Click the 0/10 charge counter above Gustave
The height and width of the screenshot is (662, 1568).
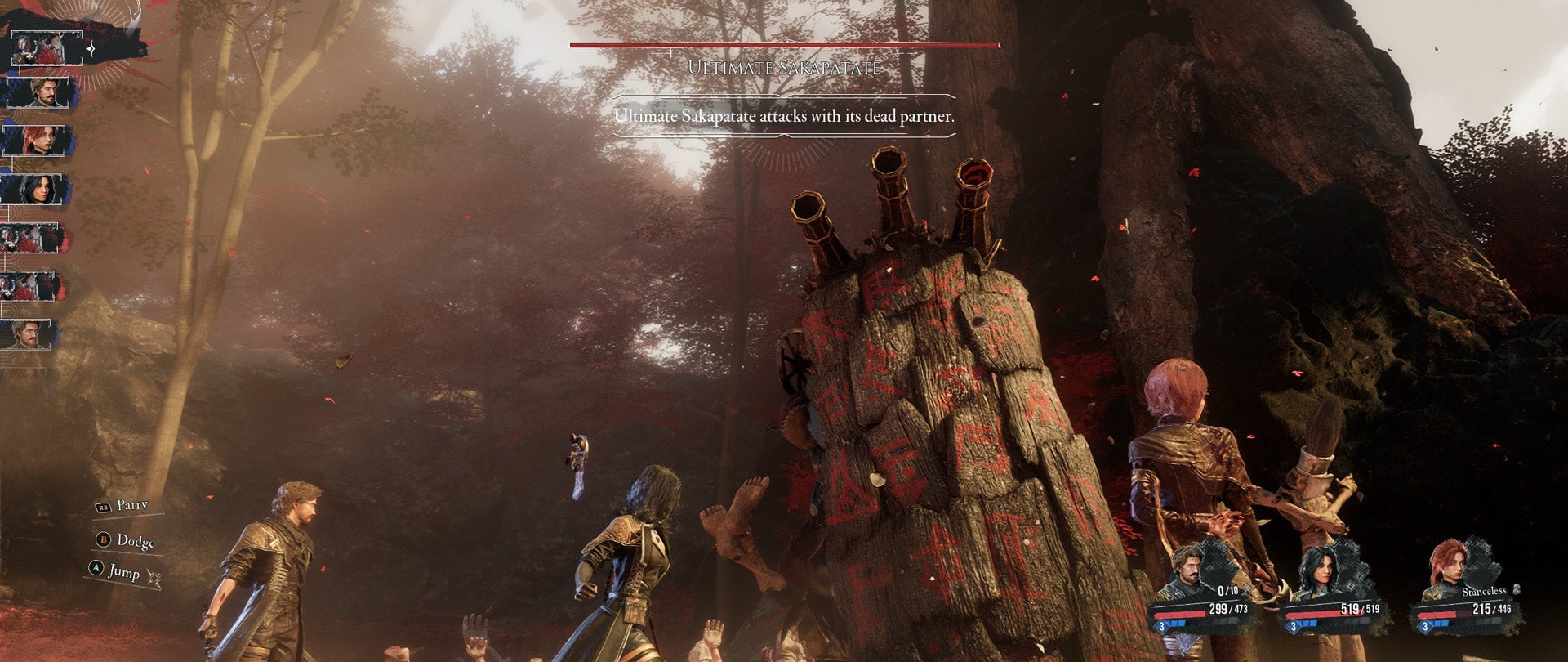point(1227,591)
